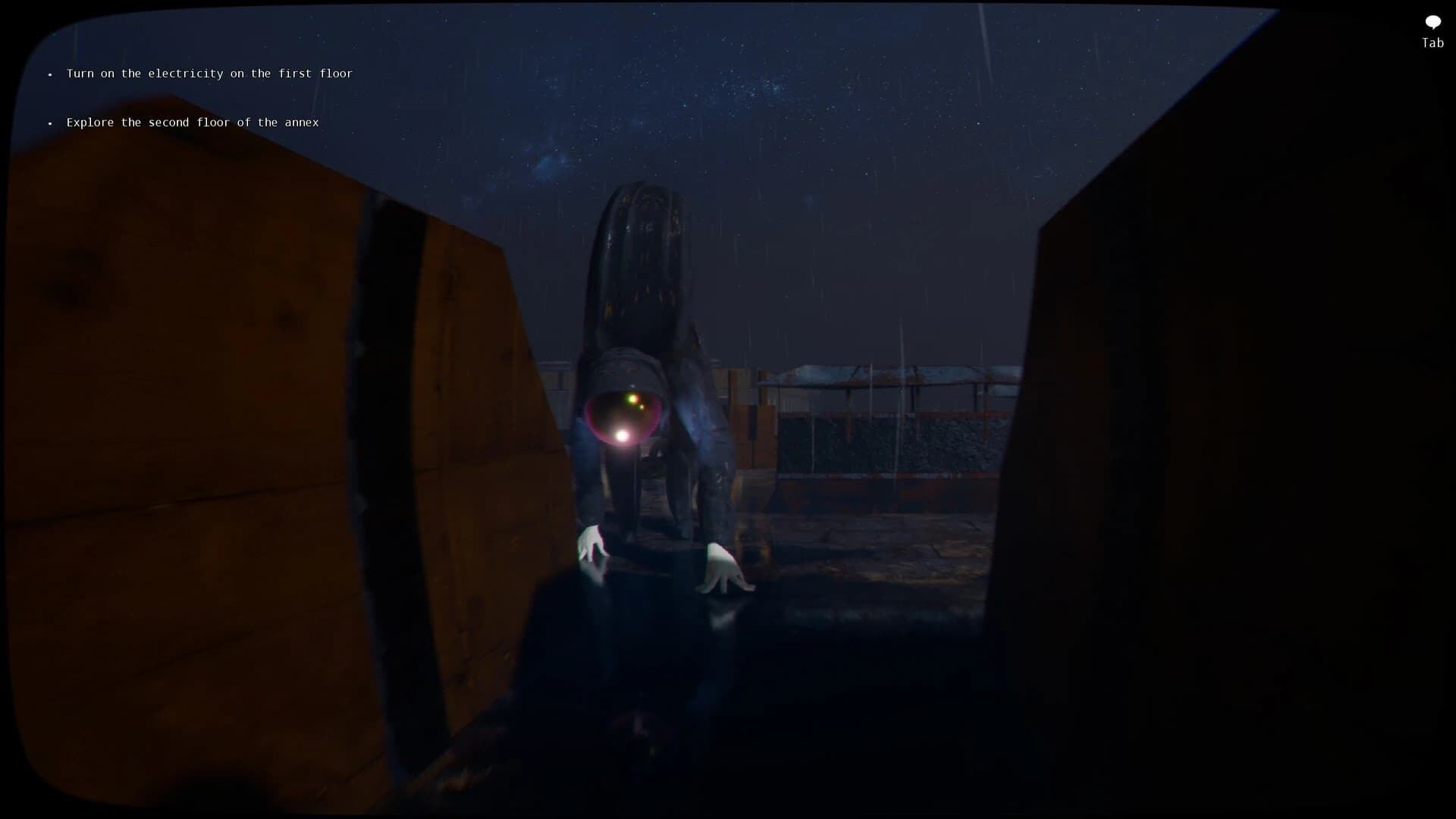Click the Tab speech bubble icon
Viewport: 1456px width, 819px height.
point(1432,22)
